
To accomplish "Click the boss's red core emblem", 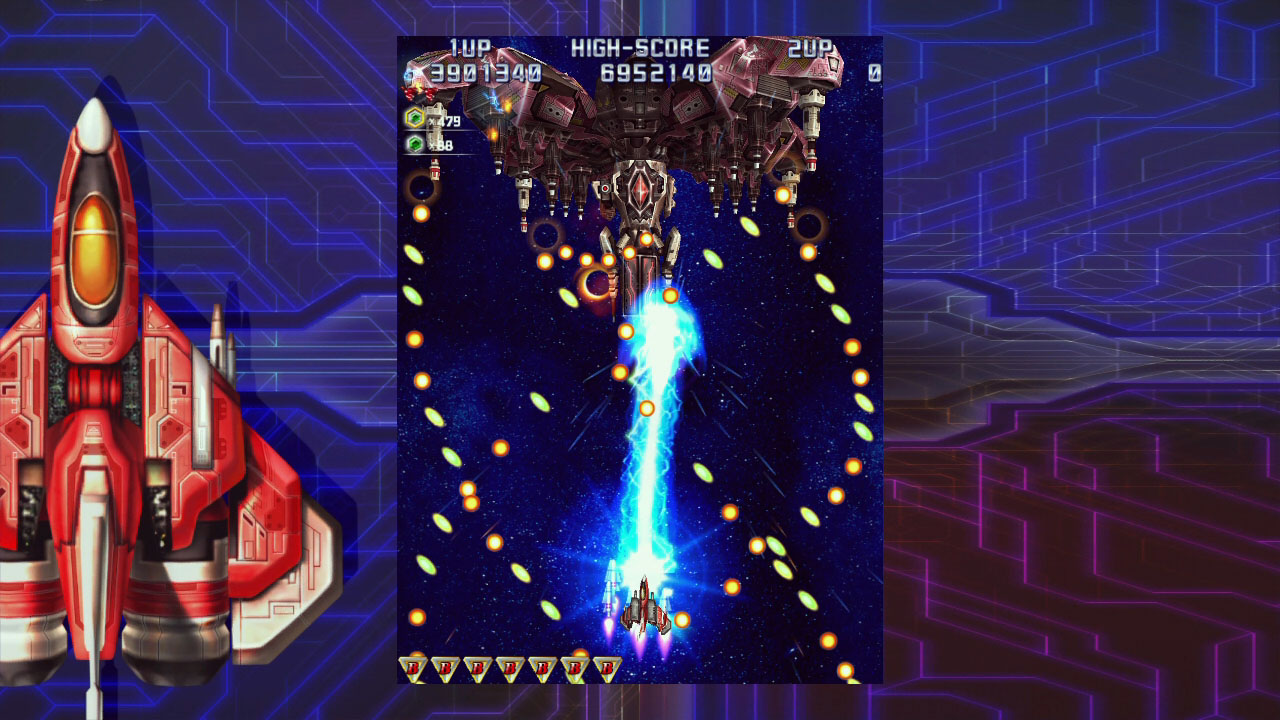I will coord(640,190).
